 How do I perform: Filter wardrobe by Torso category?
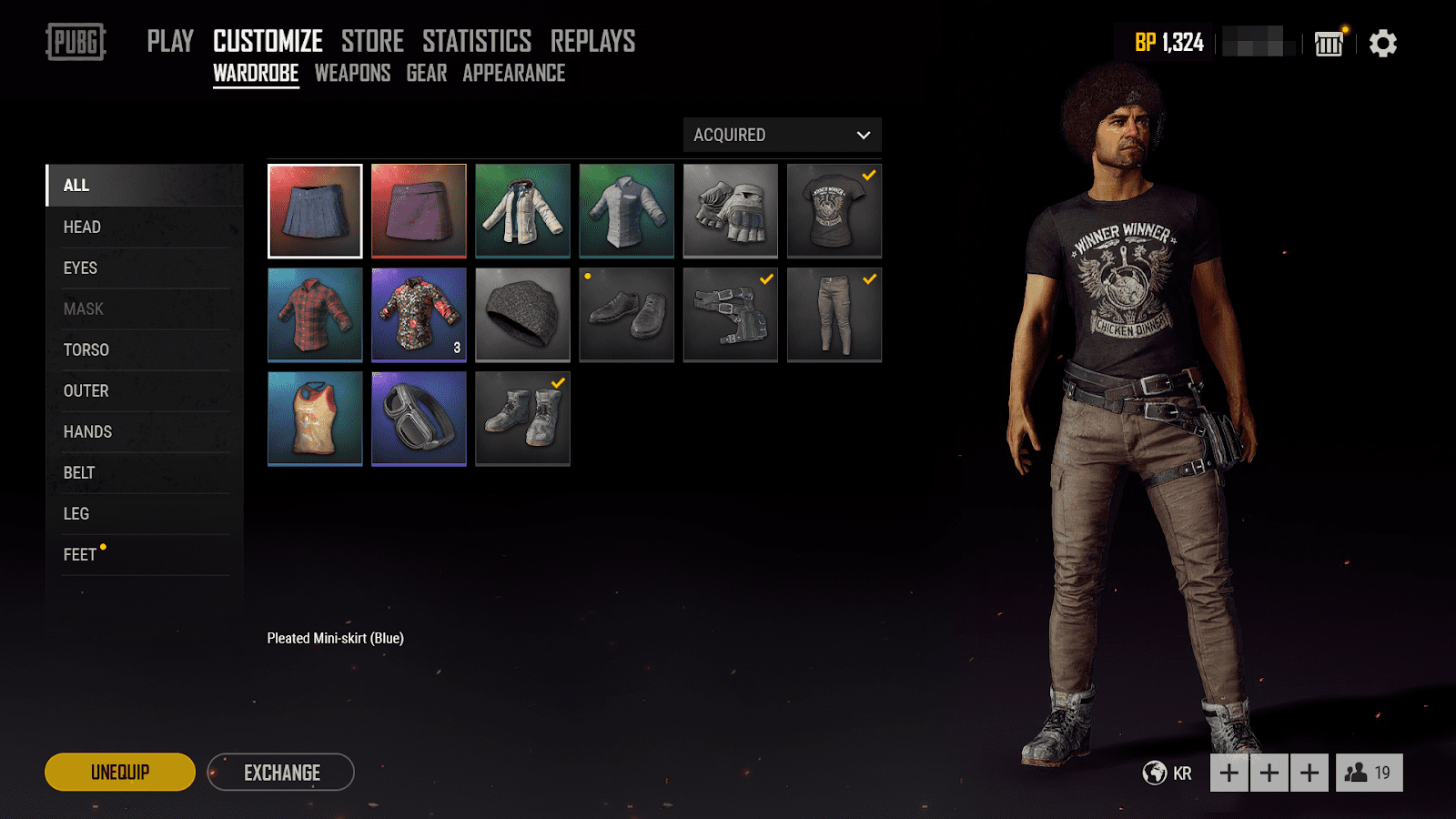[86, 350]
